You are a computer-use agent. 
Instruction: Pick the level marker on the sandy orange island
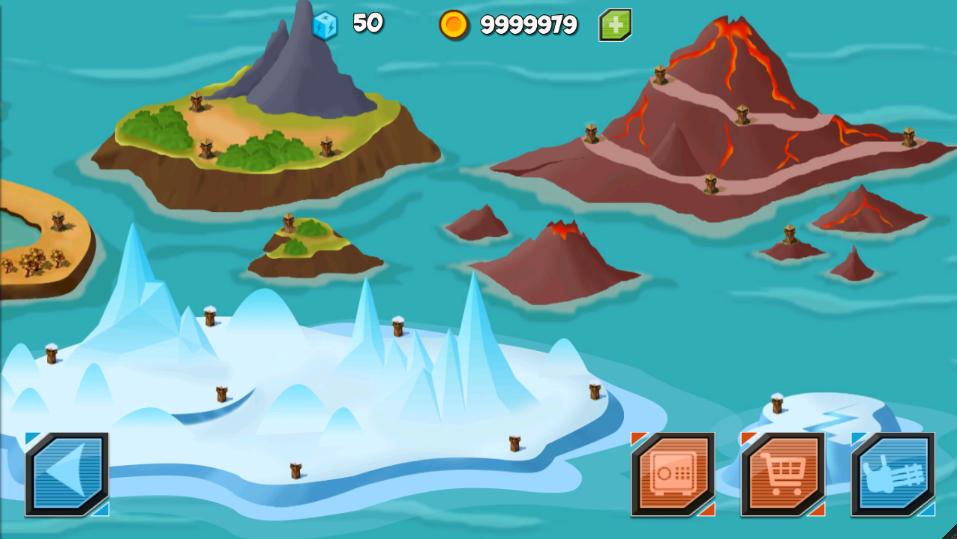click(x=58, y=221)
